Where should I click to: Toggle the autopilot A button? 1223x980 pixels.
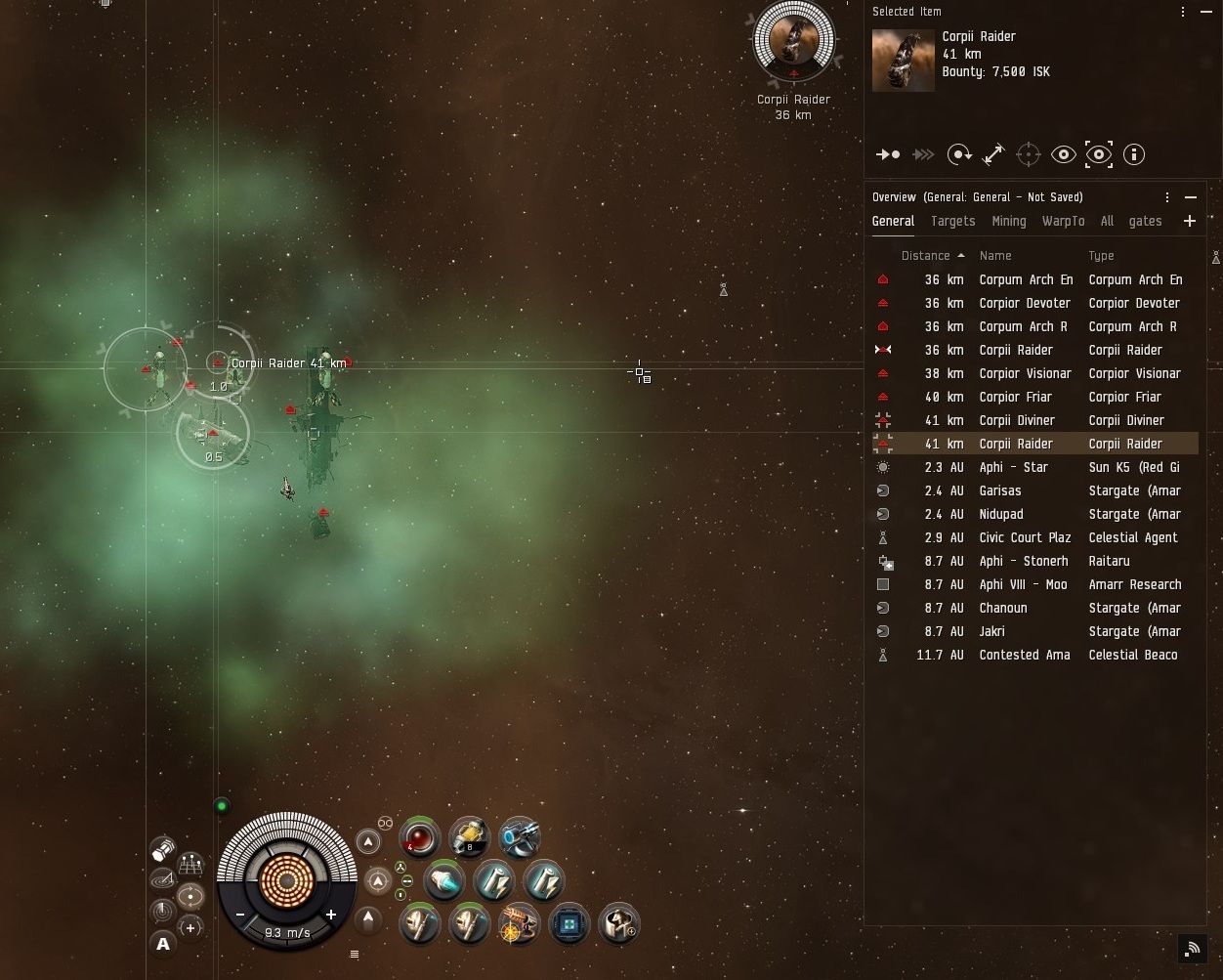163,943
